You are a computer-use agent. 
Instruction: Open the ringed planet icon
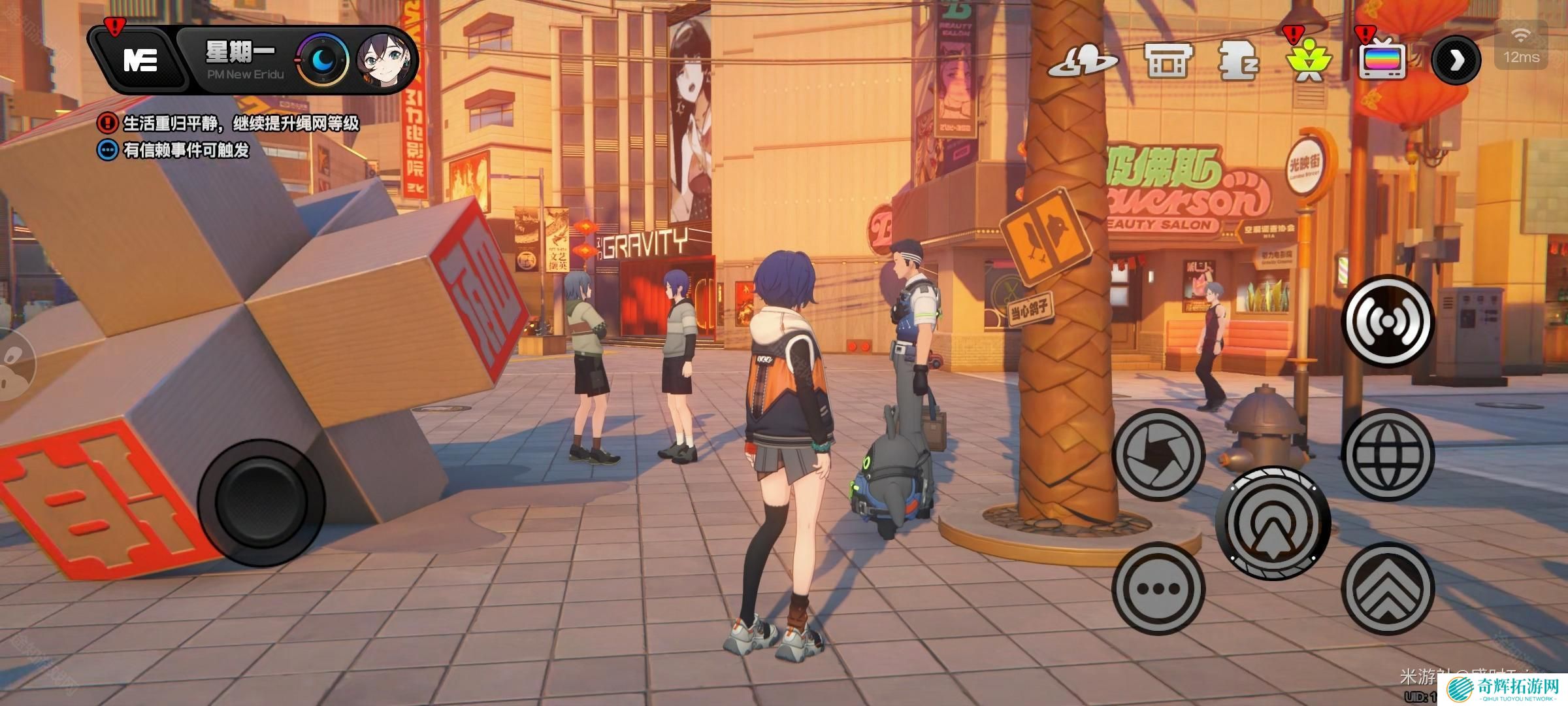pos(1083,61)
